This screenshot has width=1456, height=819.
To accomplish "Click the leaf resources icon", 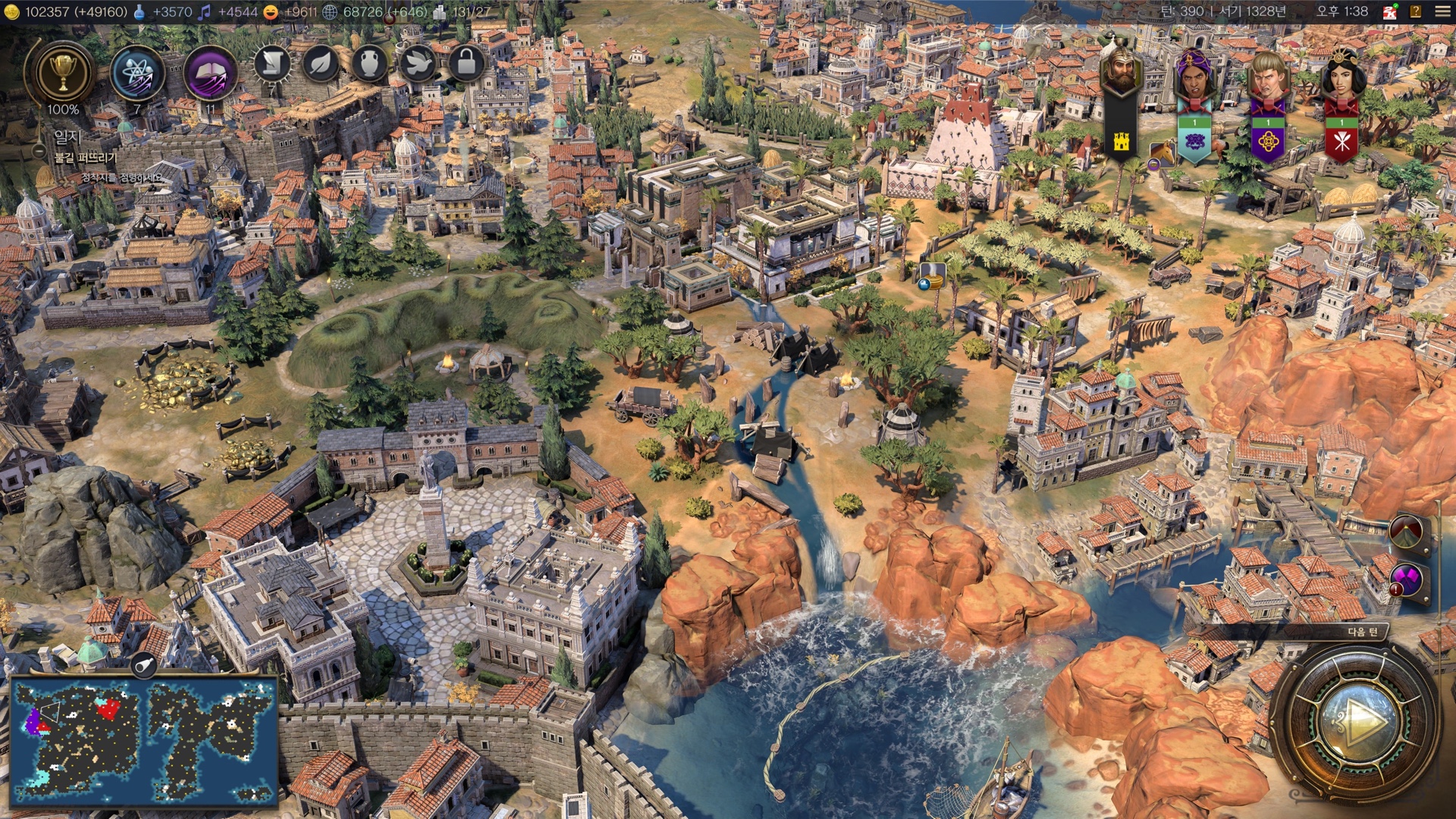I will click(x=321, y=64).
